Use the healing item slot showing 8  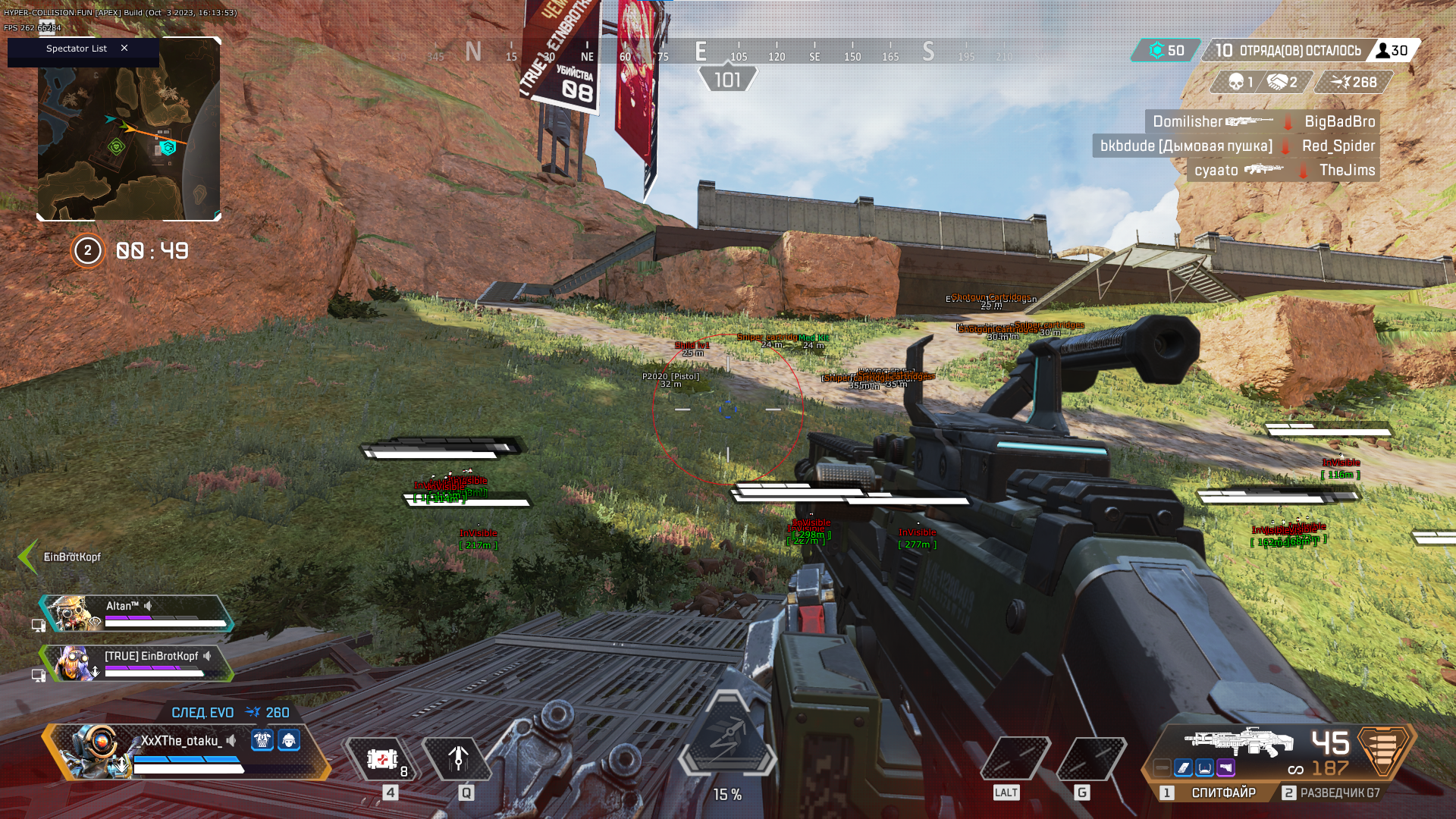(382, 758)
